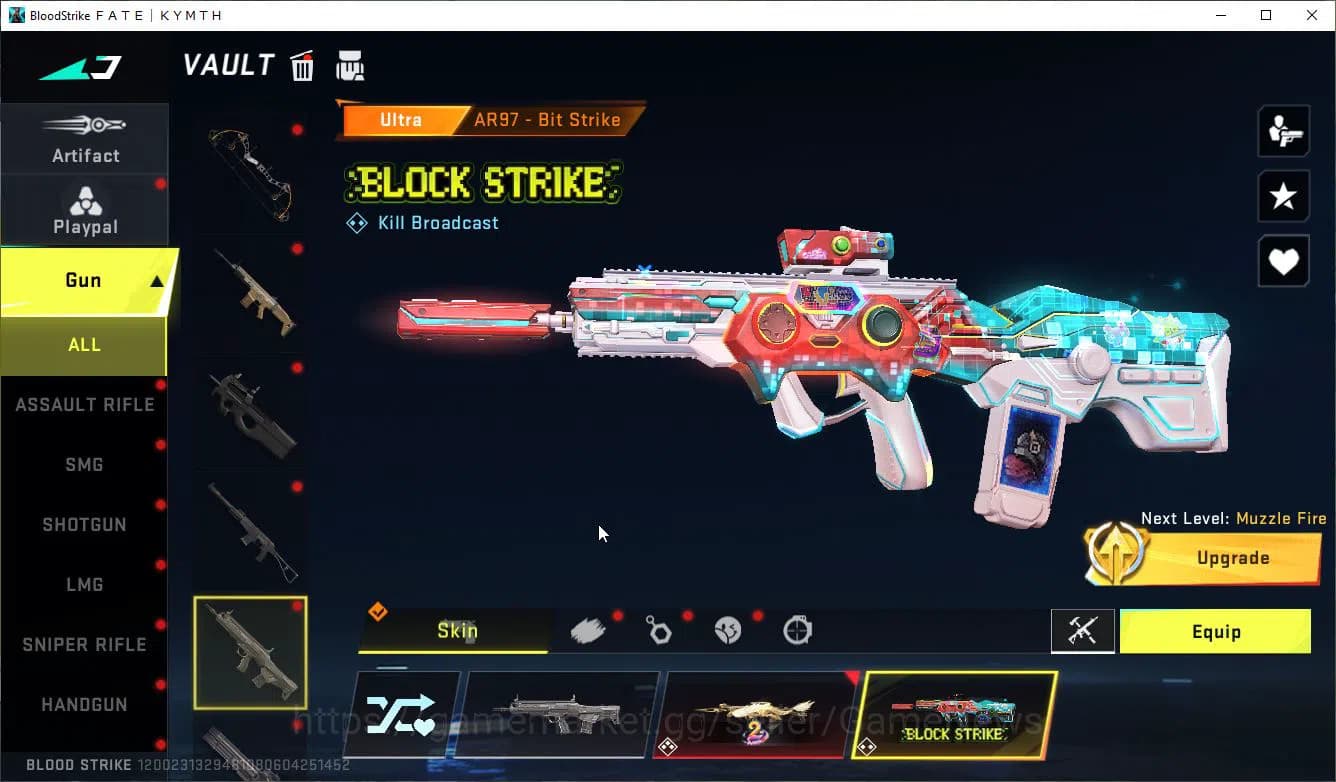Mark this weapon with the star icon

pyautogui.click(x=1283, y=196)
